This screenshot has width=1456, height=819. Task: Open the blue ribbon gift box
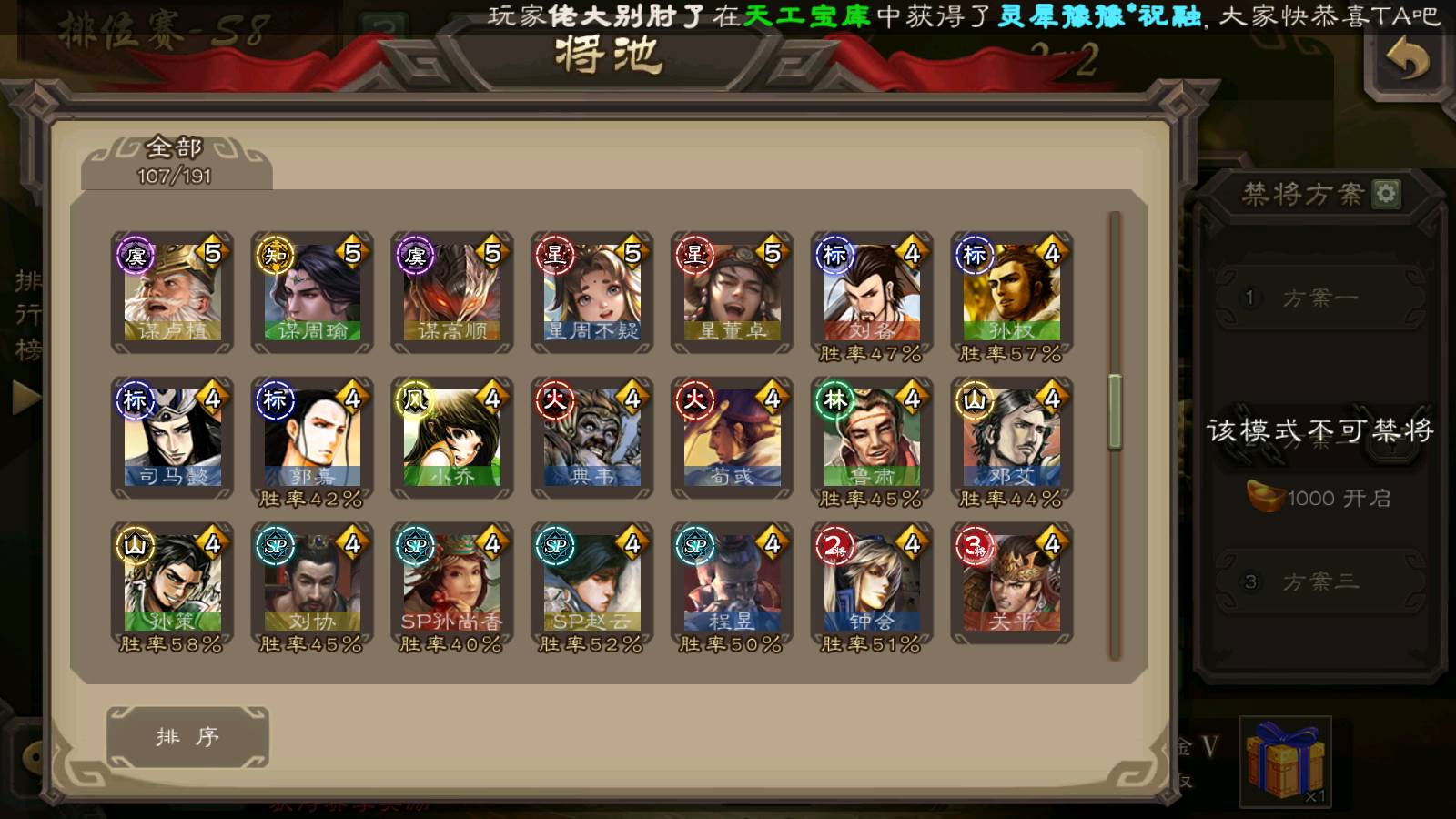coord(1285,762)
